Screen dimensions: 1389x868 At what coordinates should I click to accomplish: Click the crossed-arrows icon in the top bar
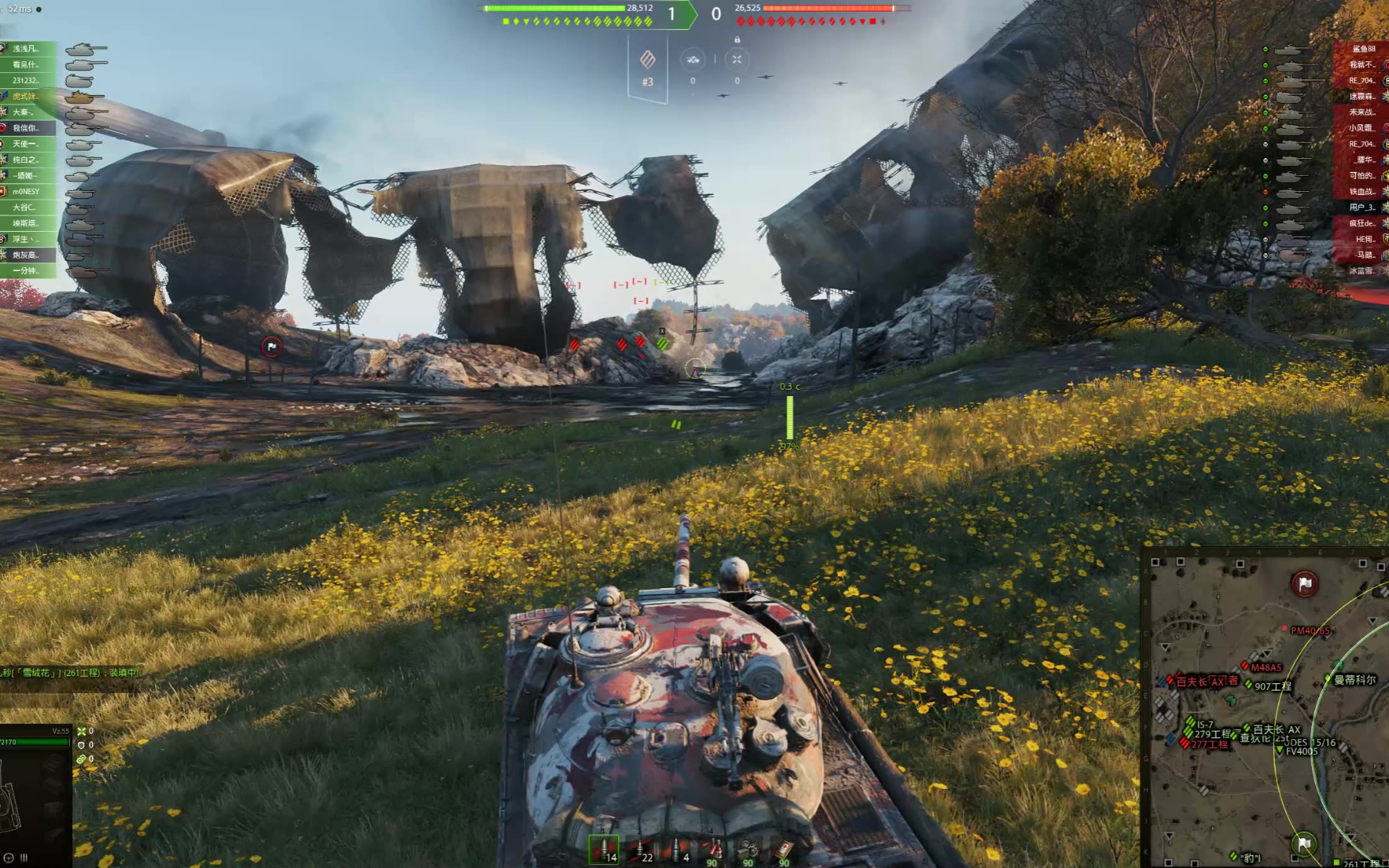point(737,59)
